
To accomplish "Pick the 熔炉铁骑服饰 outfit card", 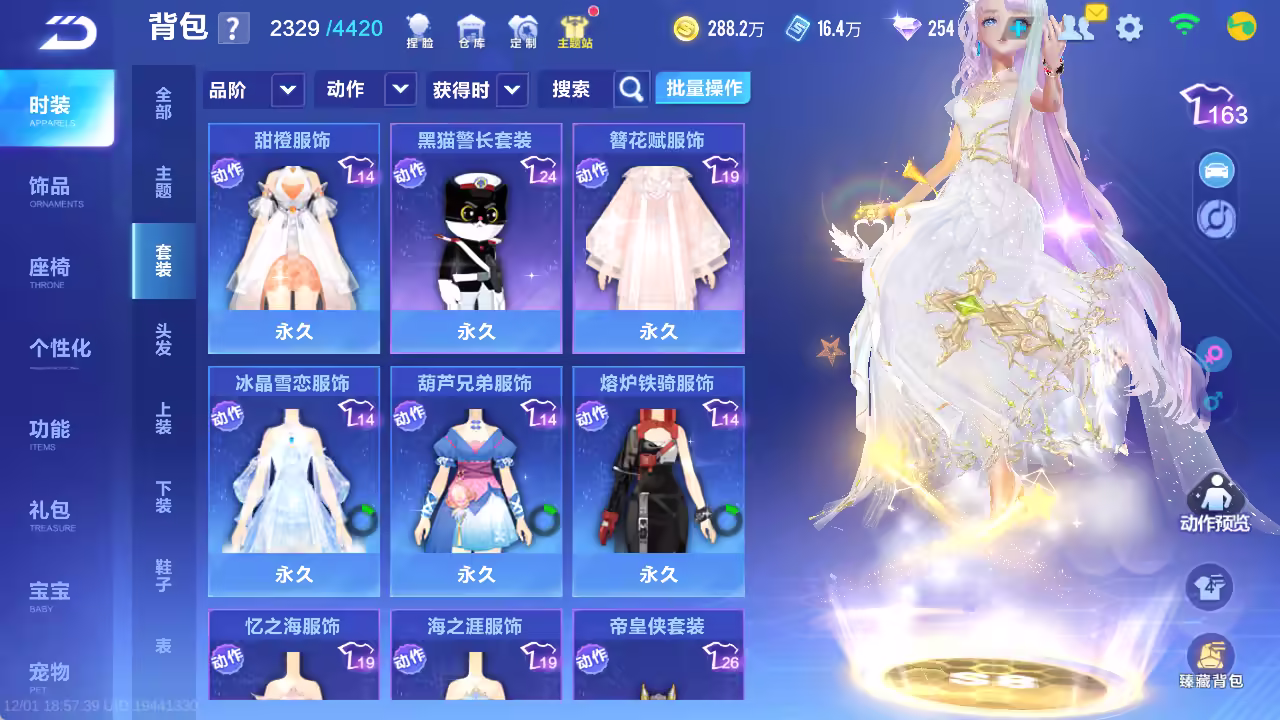I will click(658, 481).
